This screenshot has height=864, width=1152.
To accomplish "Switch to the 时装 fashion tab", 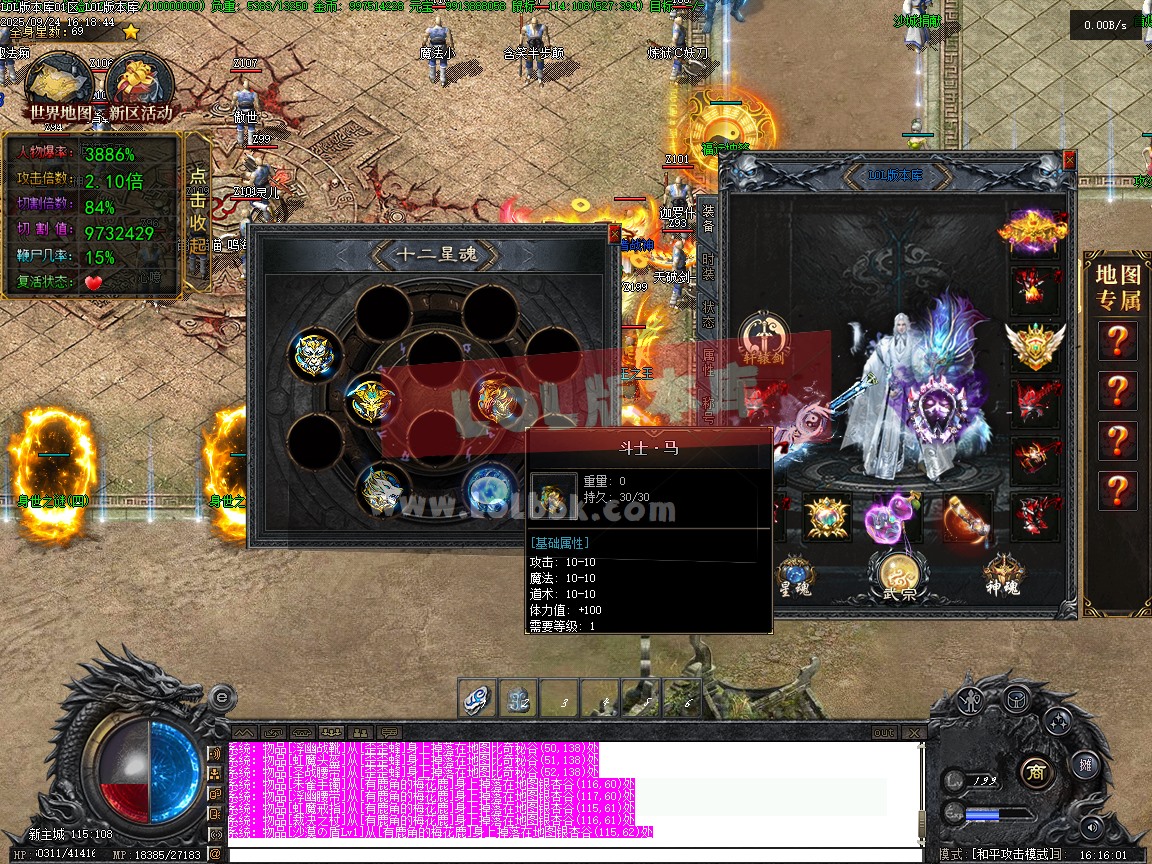I will [x=708, y=267].
